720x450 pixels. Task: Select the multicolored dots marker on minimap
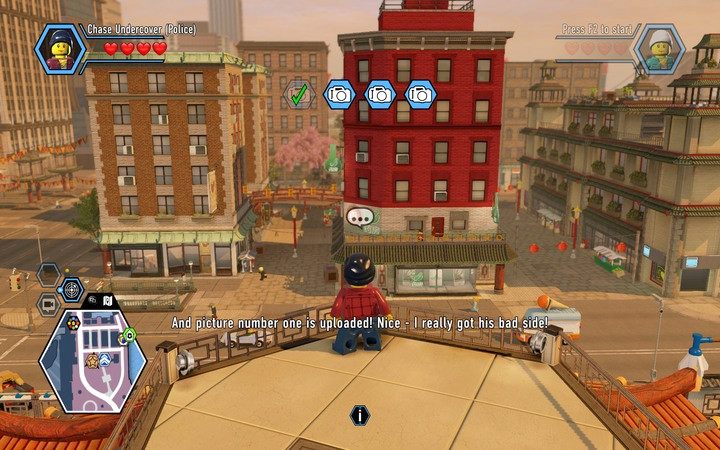(x=73, y=324)
